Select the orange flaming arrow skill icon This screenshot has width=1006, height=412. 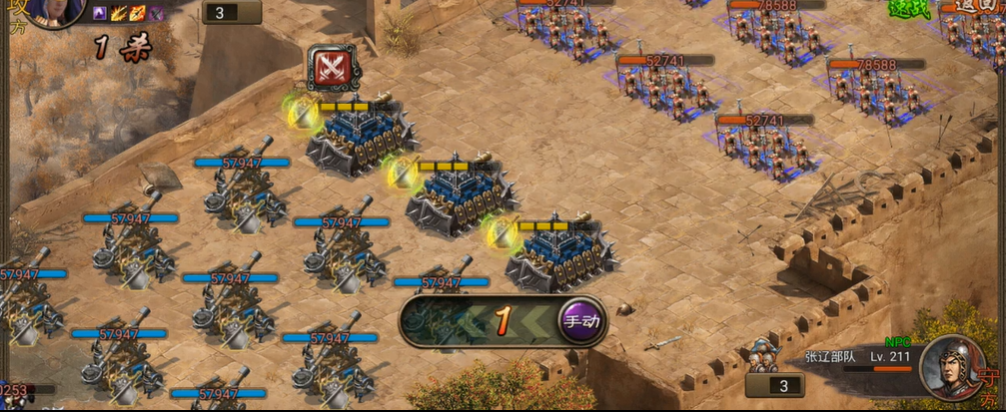(138, 14)
